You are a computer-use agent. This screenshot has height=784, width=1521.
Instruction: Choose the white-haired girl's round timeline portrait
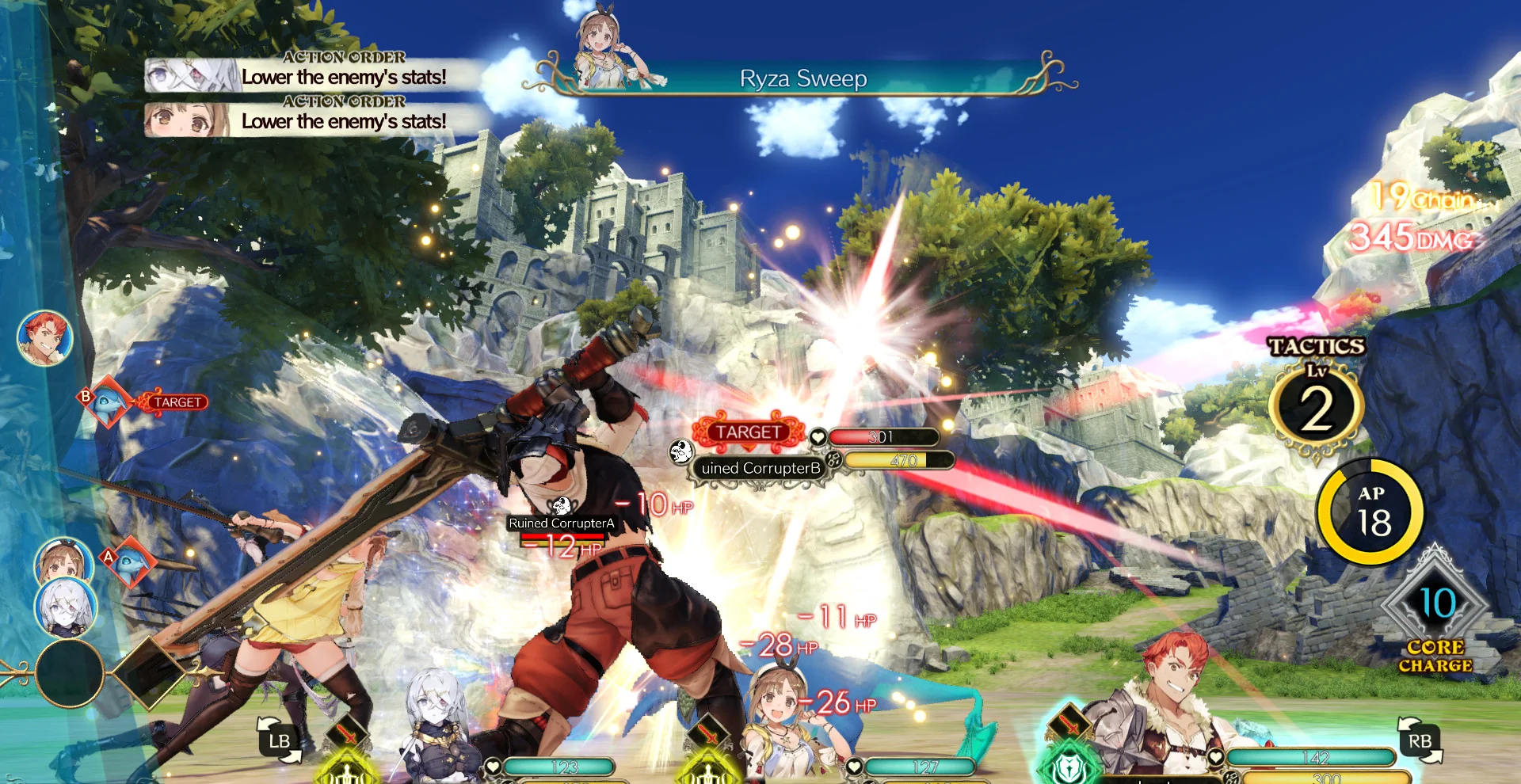(x=66, y=608)
